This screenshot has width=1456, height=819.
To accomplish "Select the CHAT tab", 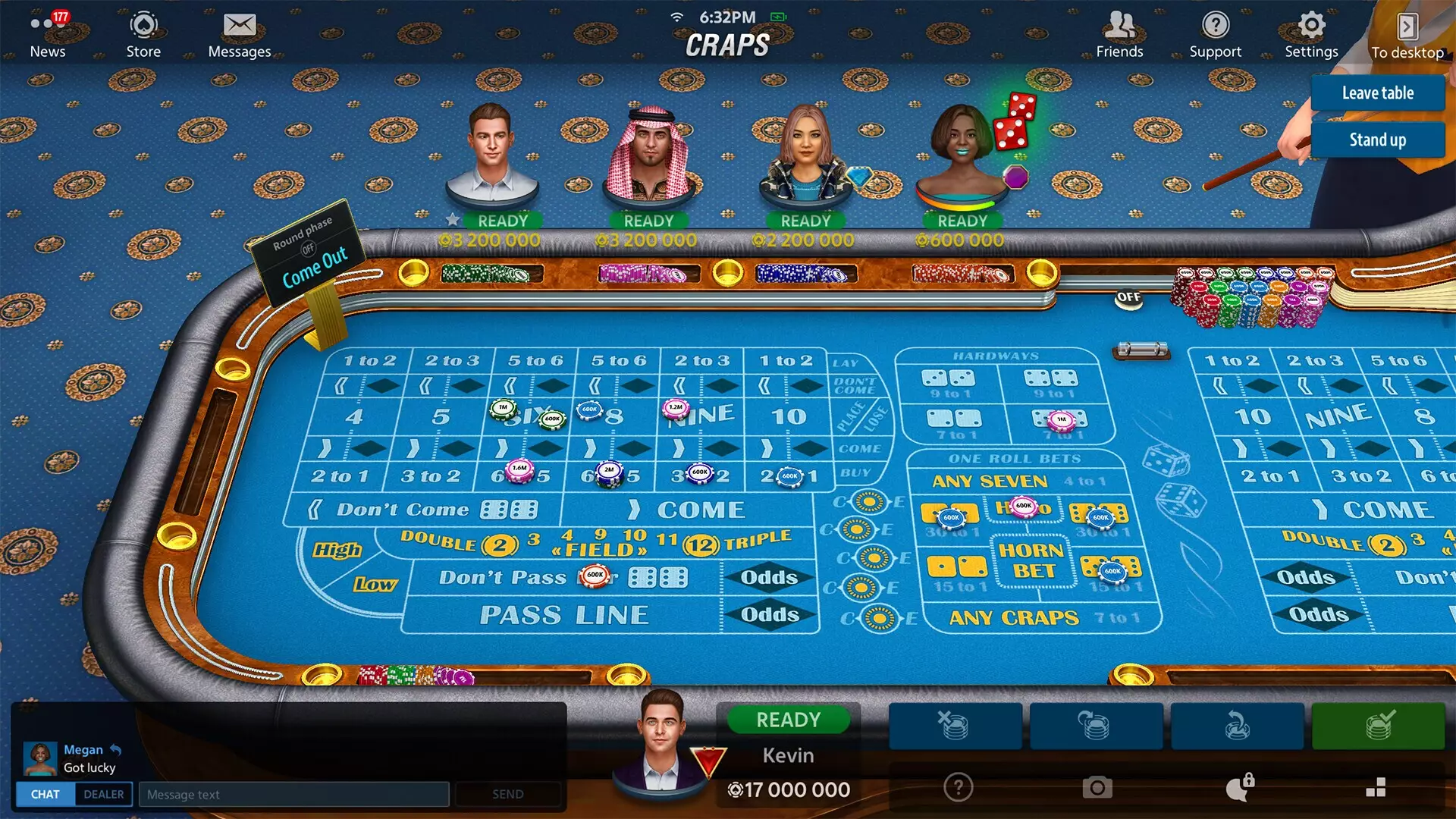I will [x=44, y=794].
